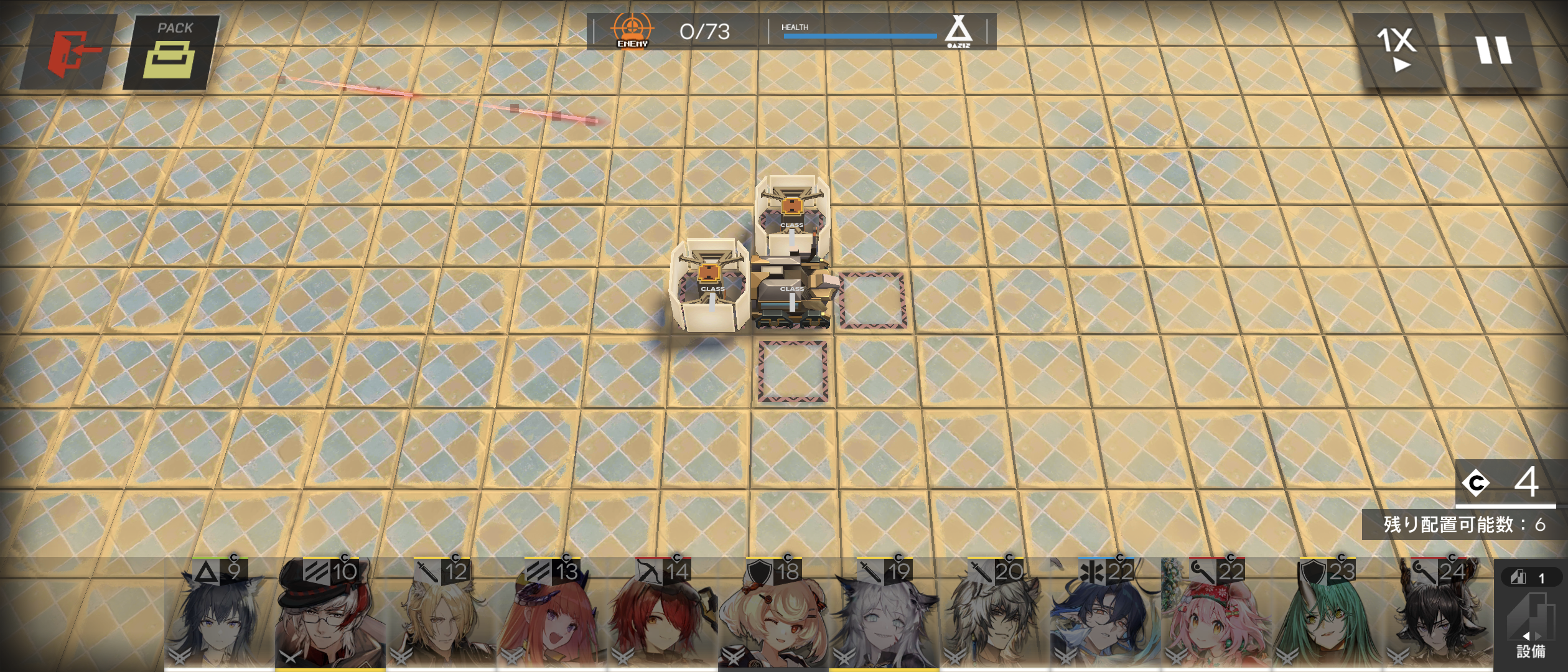The height and width of the screenshot is (672, 1568).
Task: Switch to the 設備 equipment tab
Action: point(1529,622)
